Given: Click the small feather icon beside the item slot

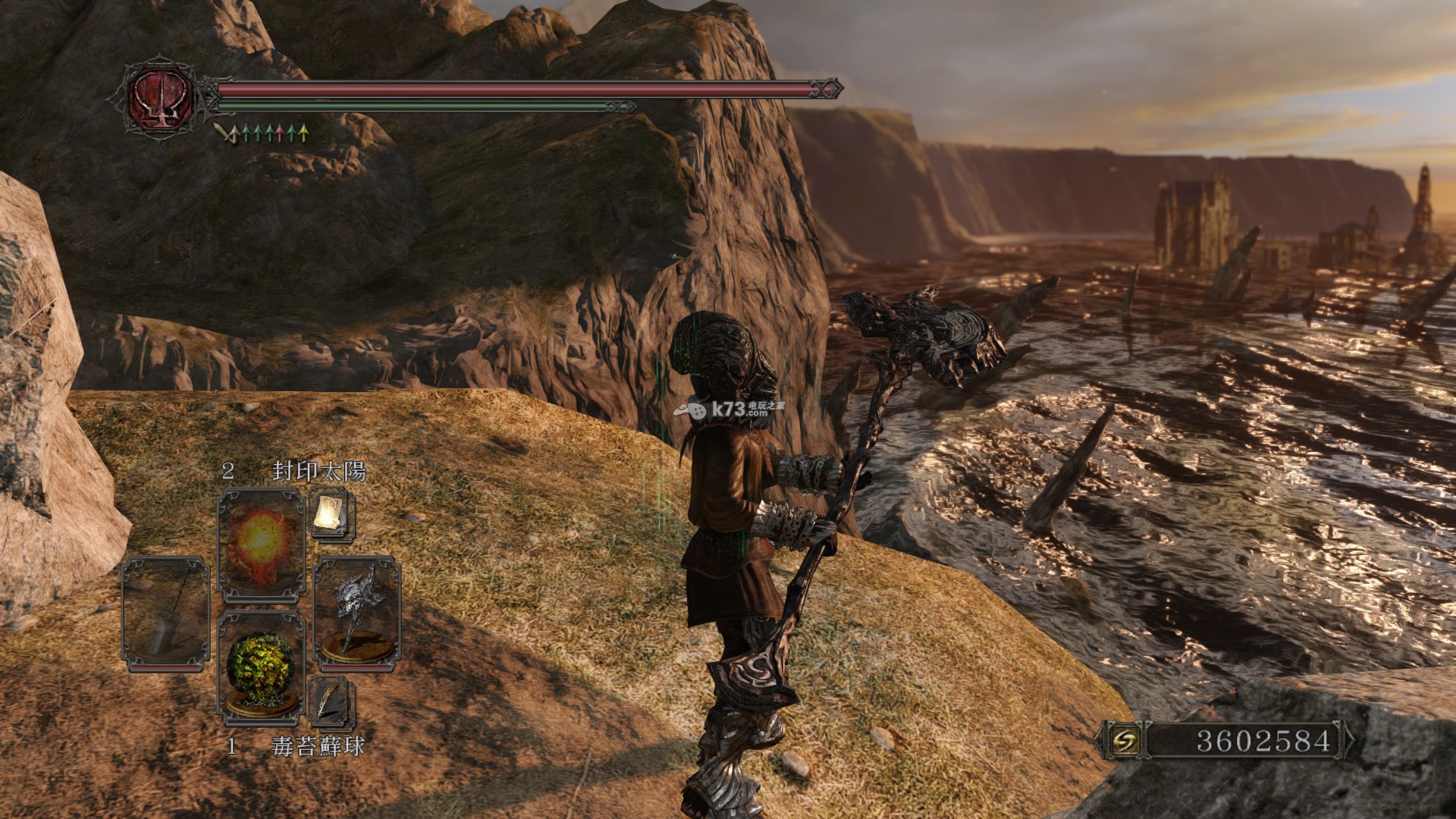Looking at the screenshot, I should 331,702.
